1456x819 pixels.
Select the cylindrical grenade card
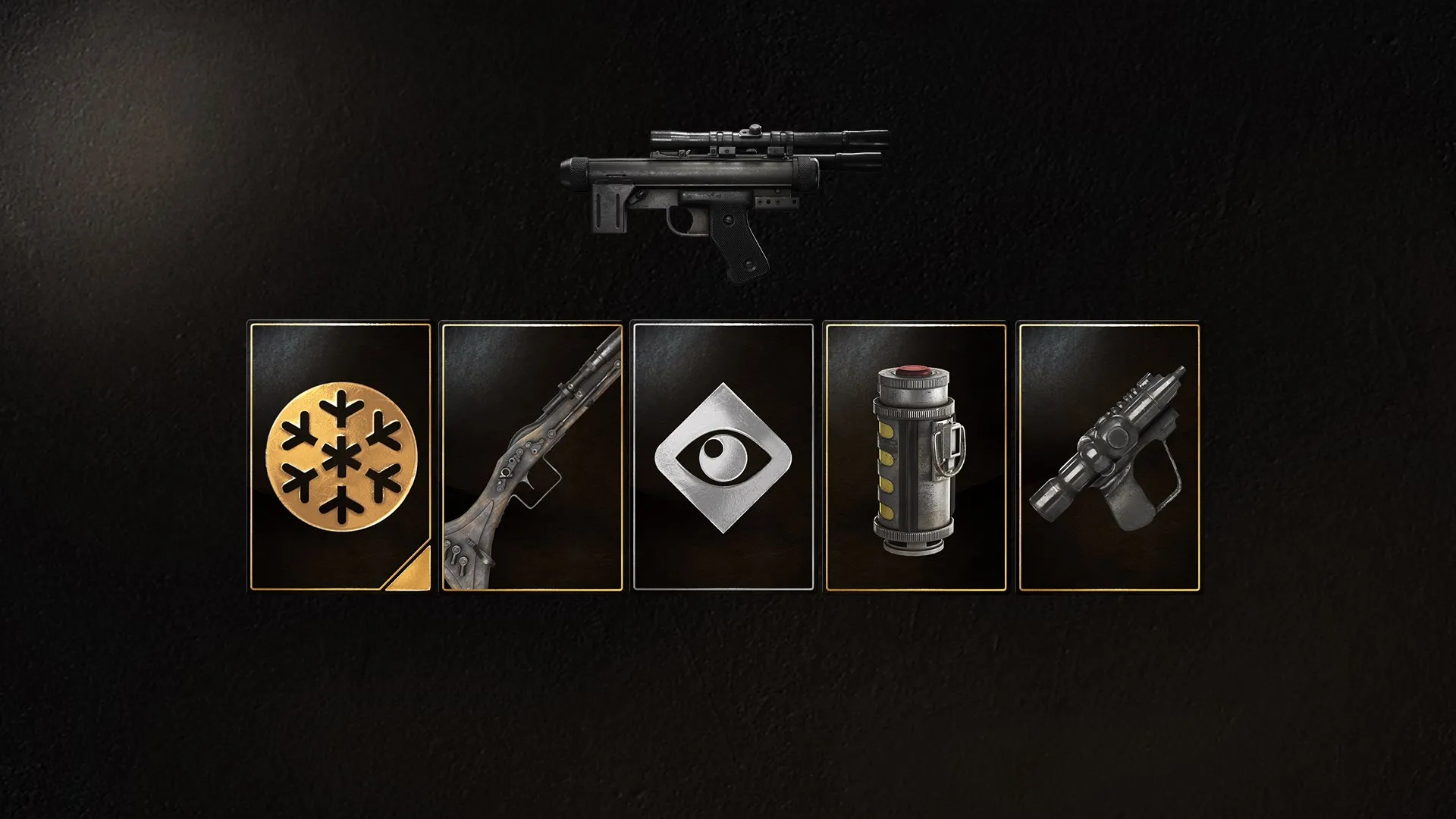tap(915, 457)
